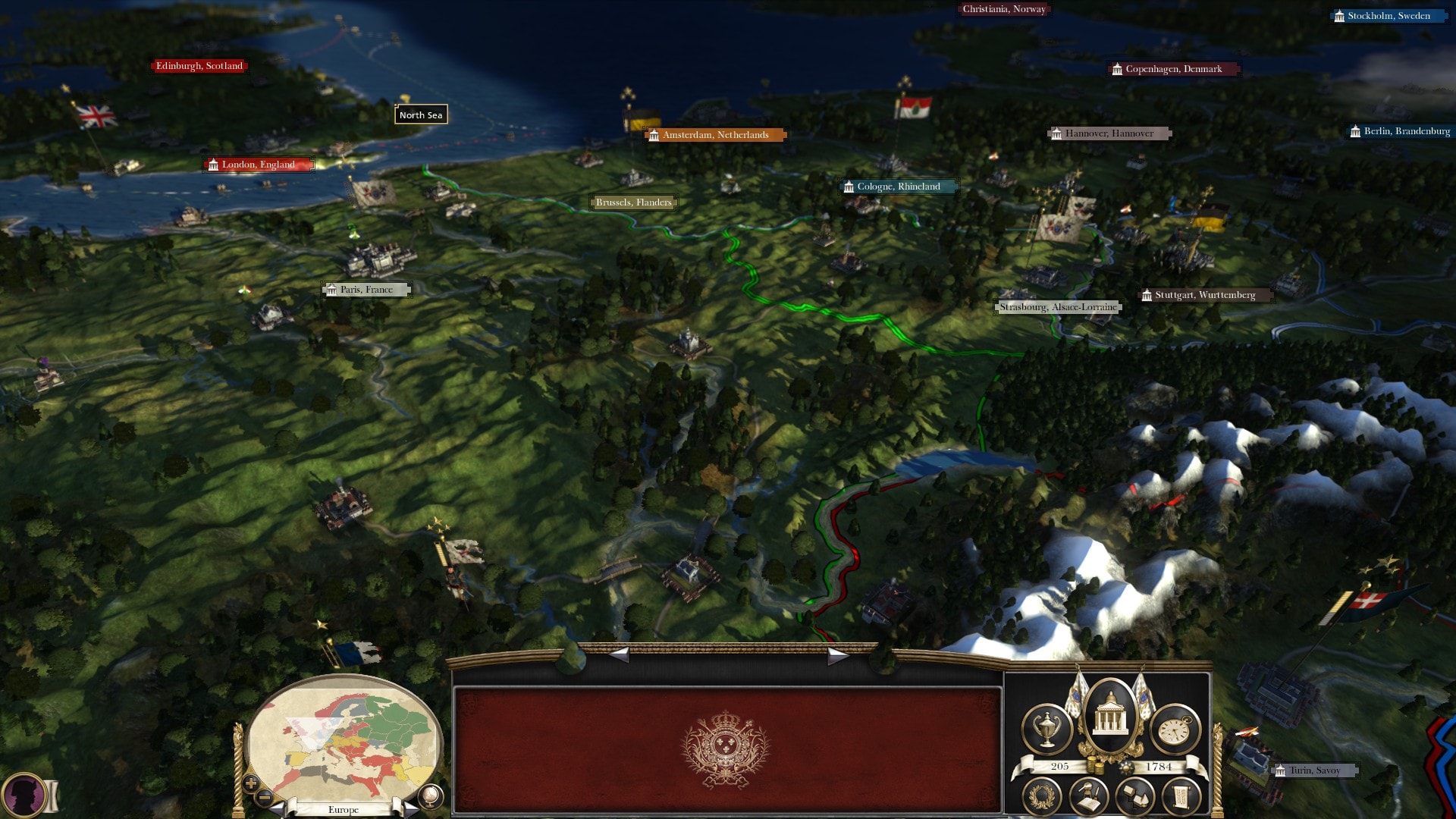Select the Amsterdam, Netherlands city label
Image resolution: width=1456 pixels, height=819 pixels.
point(715,135)
